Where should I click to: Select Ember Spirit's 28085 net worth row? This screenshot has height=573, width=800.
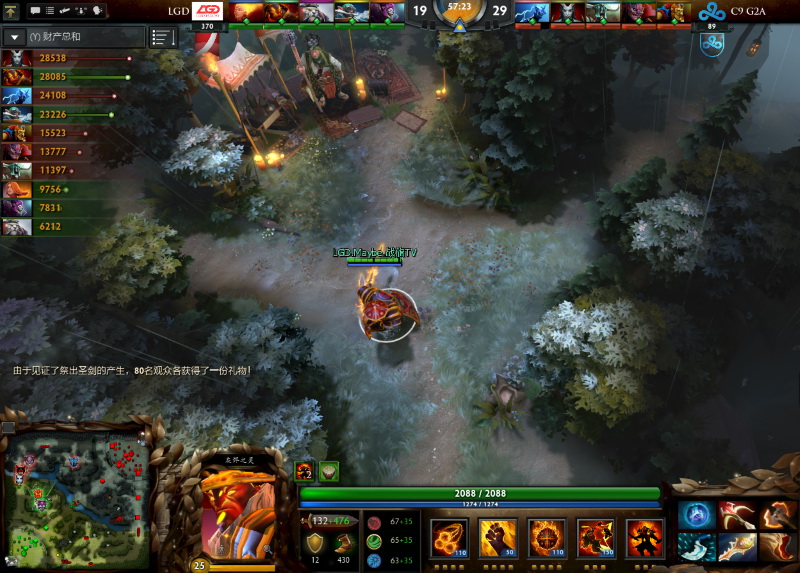click(x=40, y=77)
